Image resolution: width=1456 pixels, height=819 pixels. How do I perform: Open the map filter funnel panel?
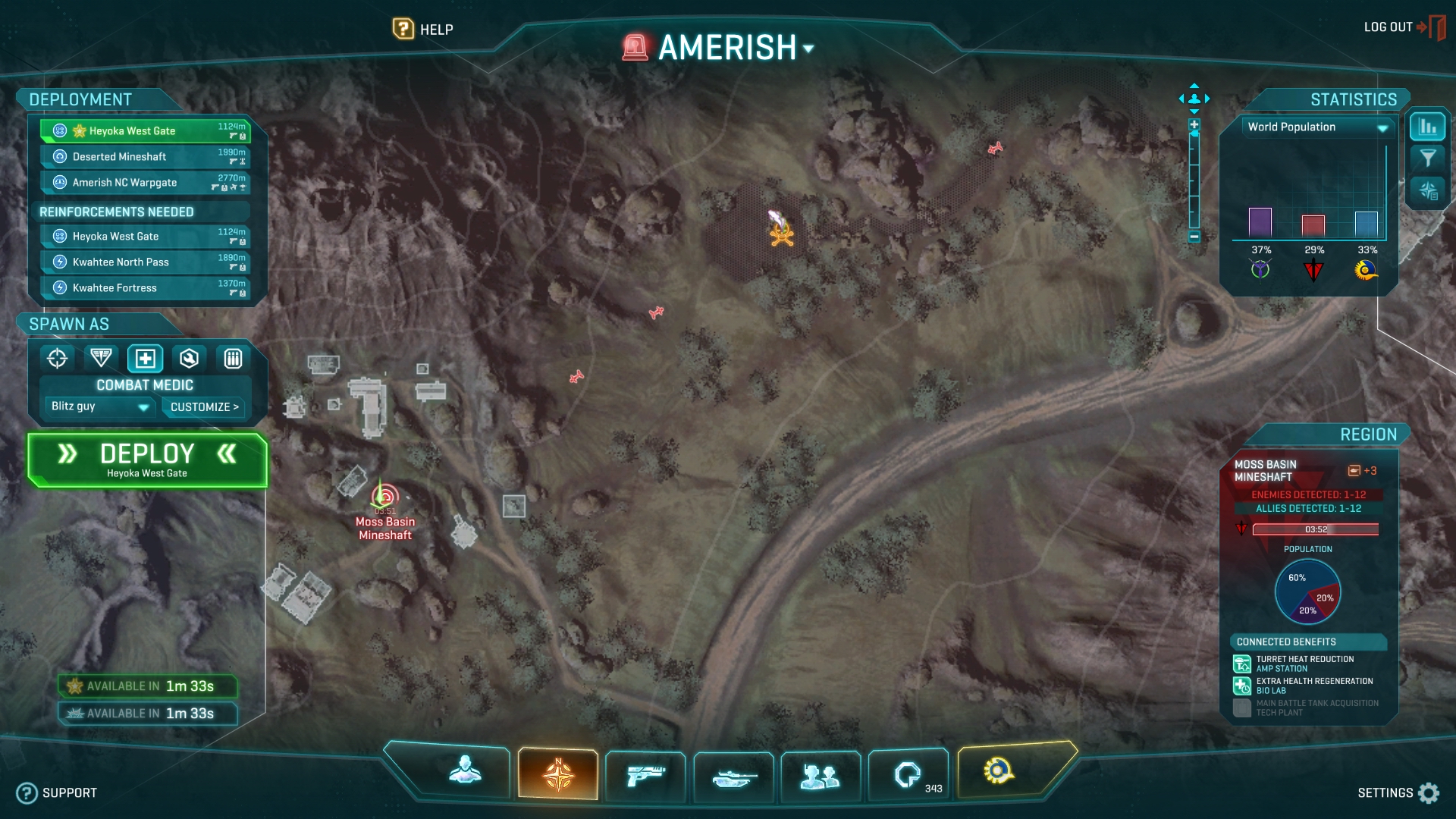pos(1428,158)
